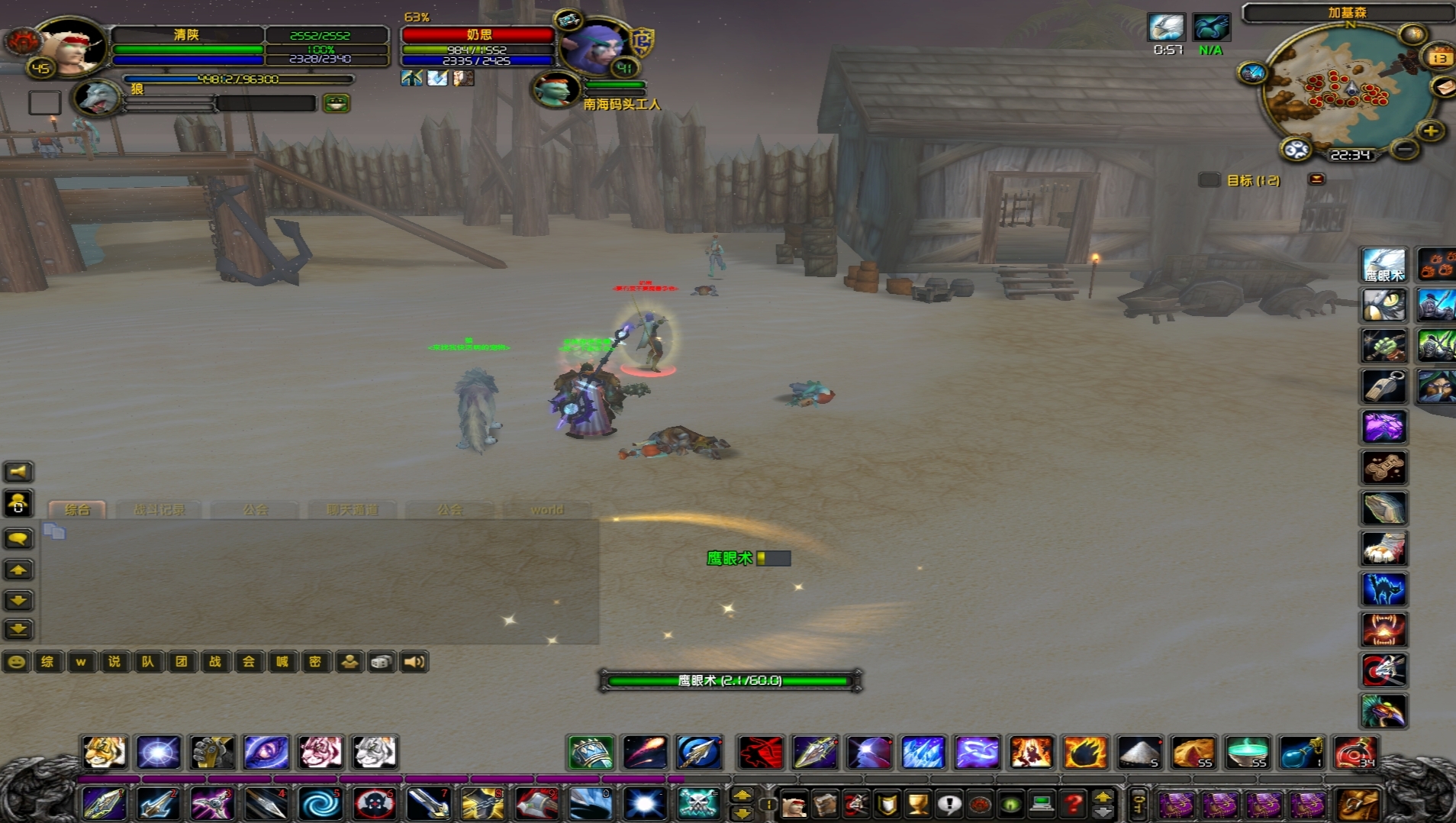Use the pie food item slot

pyautogui.click(x=1193, y=753)
